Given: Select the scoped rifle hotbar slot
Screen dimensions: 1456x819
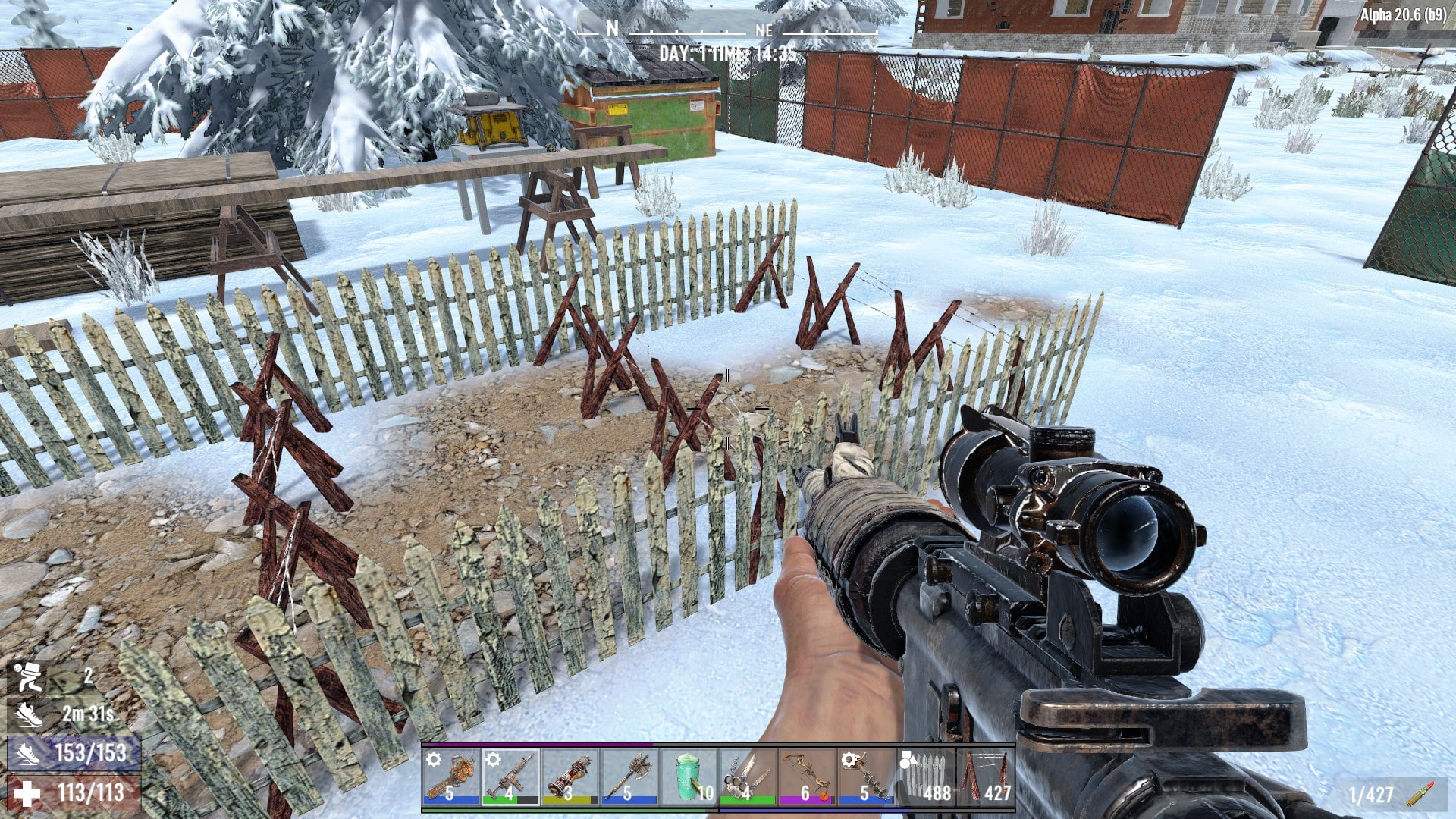Looking at the screenshot, I should (510, 777).
